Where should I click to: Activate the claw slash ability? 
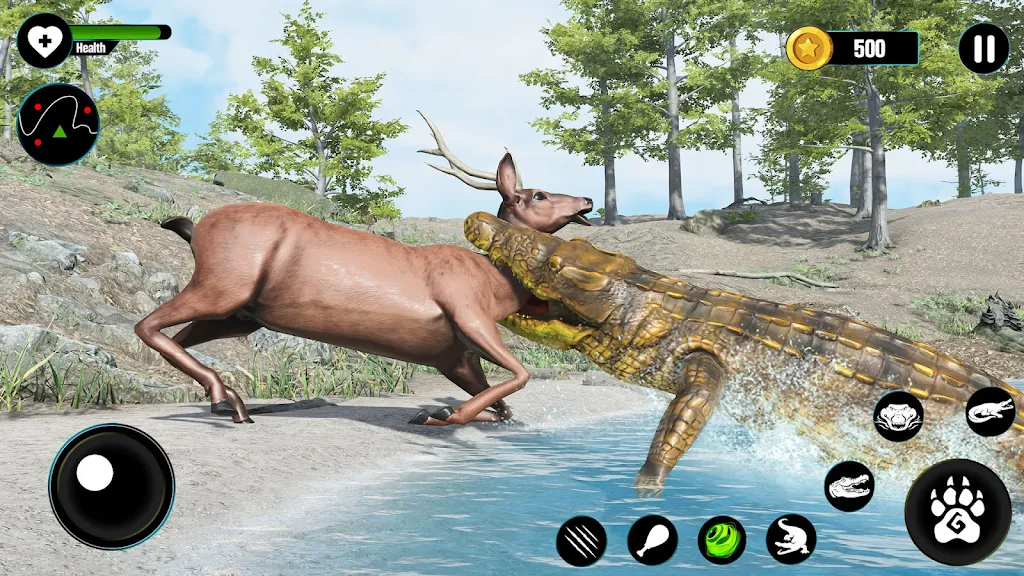(581, 540)
